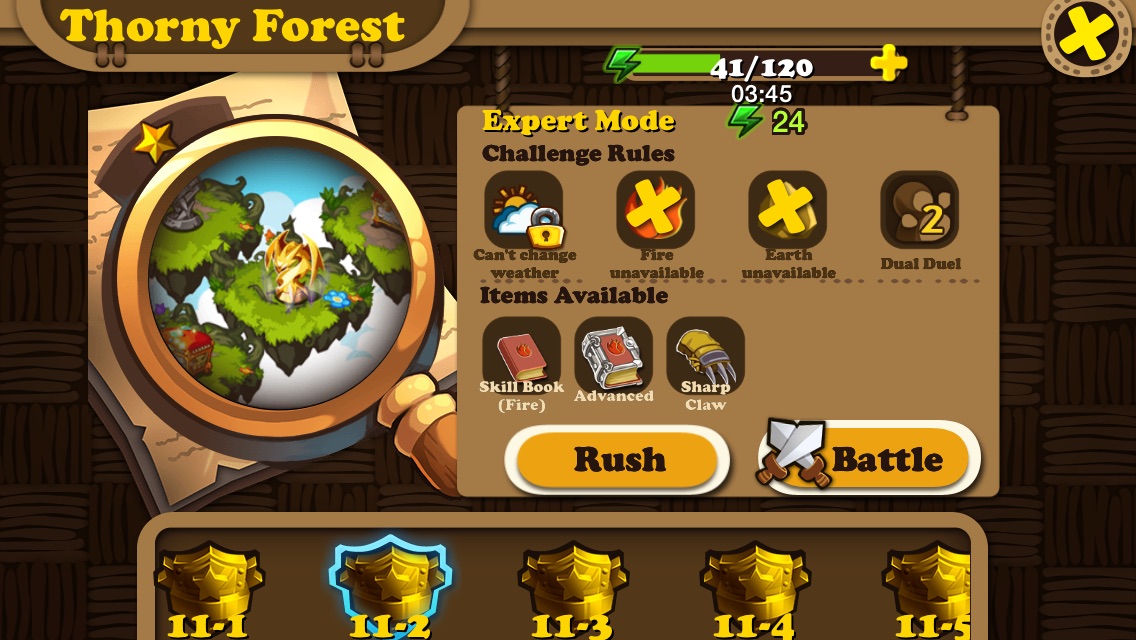View the Sharp Claw item
Image resolution: width=1136 pixels, height=640 pixels.
pyautogui.click(x=706, y=355)
